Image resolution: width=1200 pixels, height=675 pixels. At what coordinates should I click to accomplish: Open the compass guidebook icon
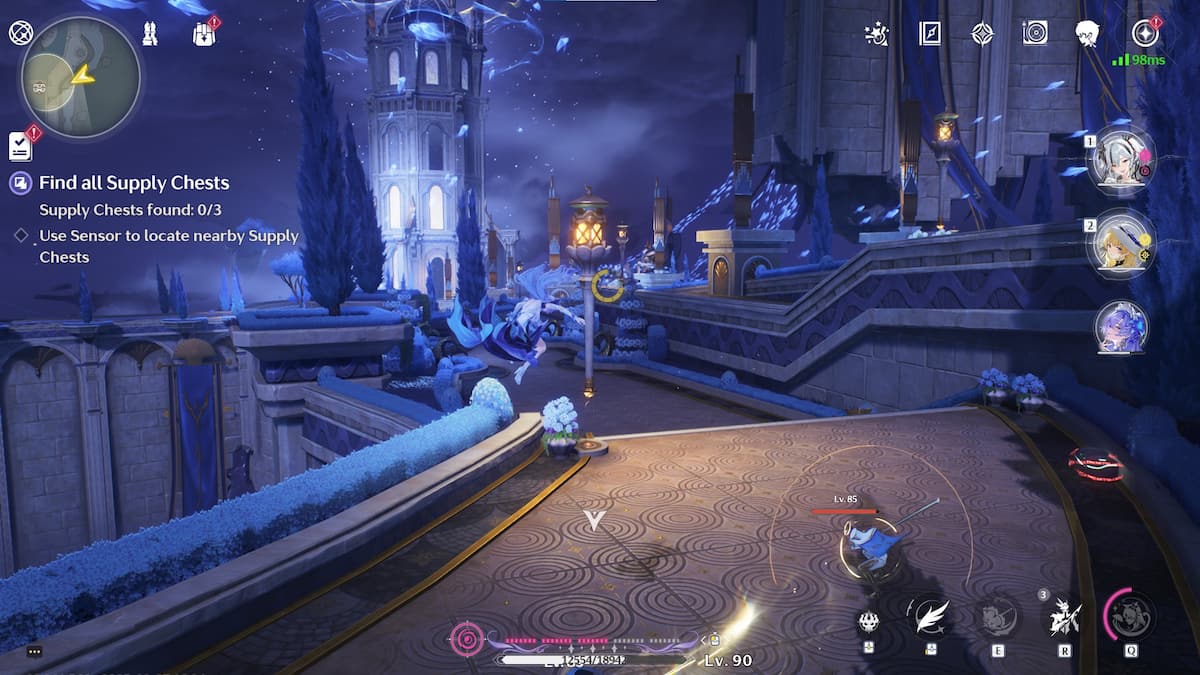click(930, 34)
